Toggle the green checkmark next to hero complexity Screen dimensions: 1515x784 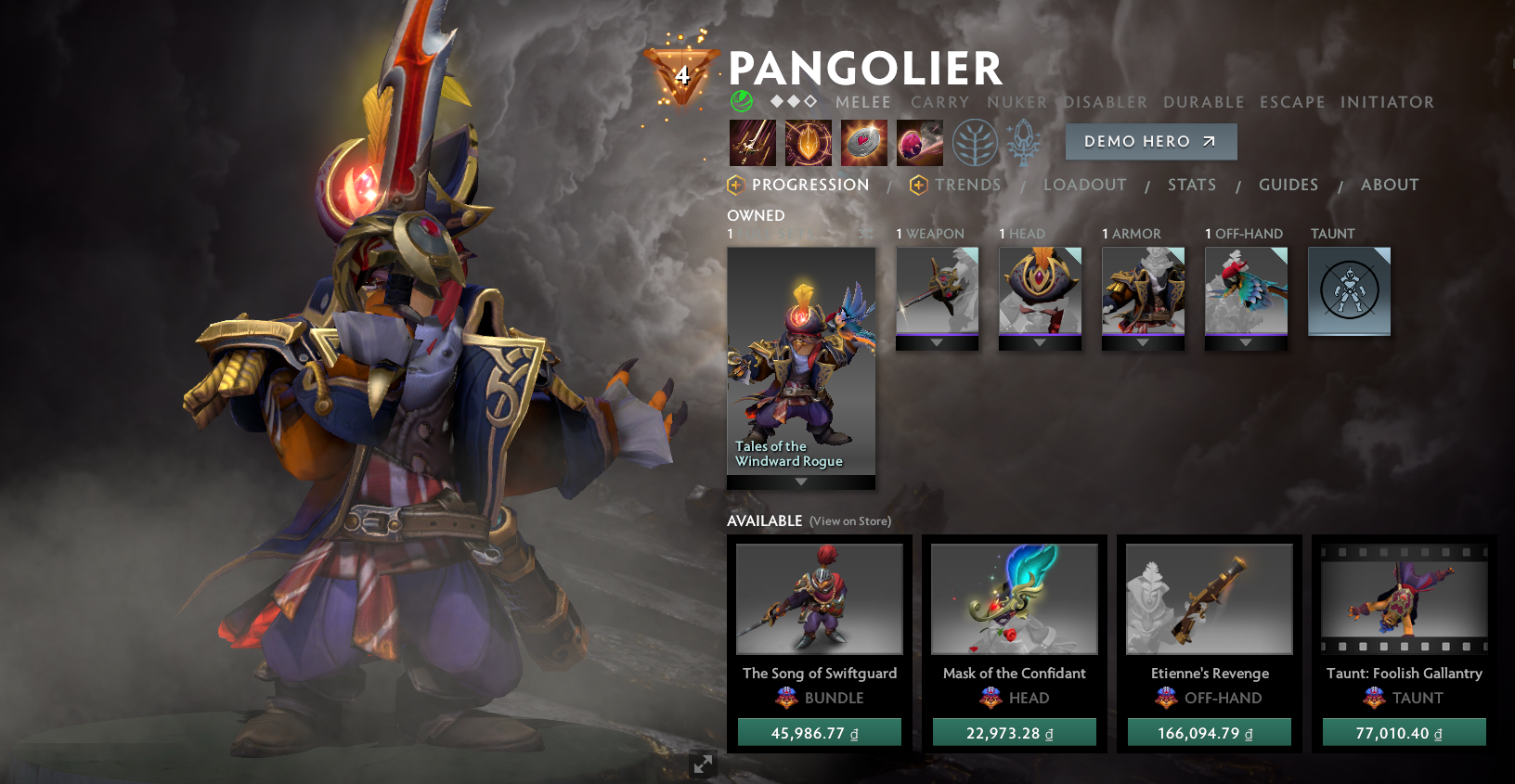pyautogui.click(x=740, y=102)
